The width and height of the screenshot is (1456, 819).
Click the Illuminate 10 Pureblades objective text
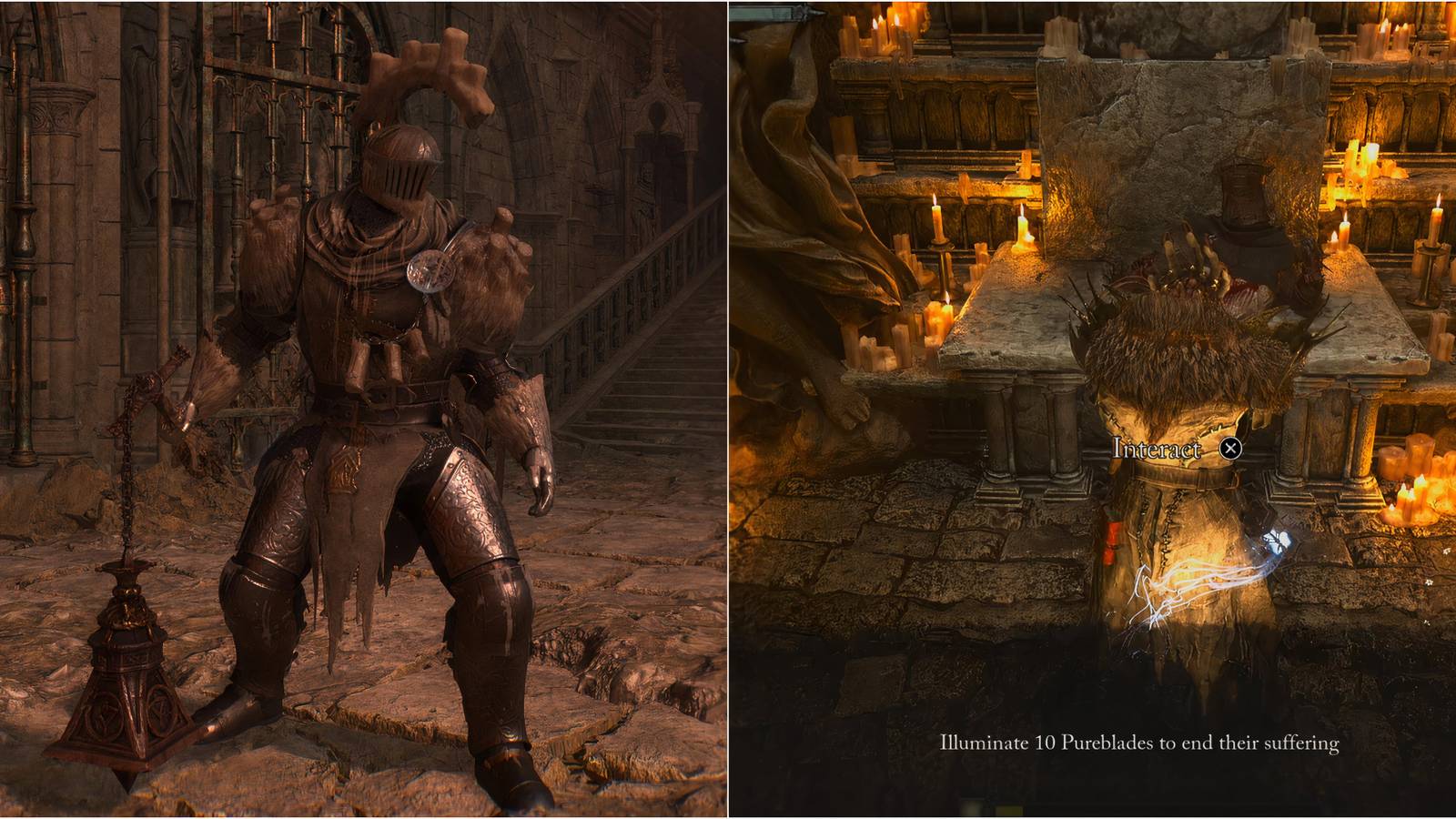click(x=1137, y=743)
